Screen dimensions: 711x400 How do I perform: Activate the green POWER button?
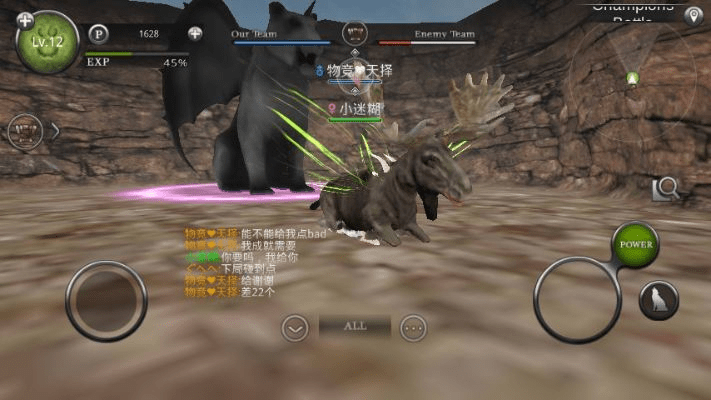[x=636, y=244]
